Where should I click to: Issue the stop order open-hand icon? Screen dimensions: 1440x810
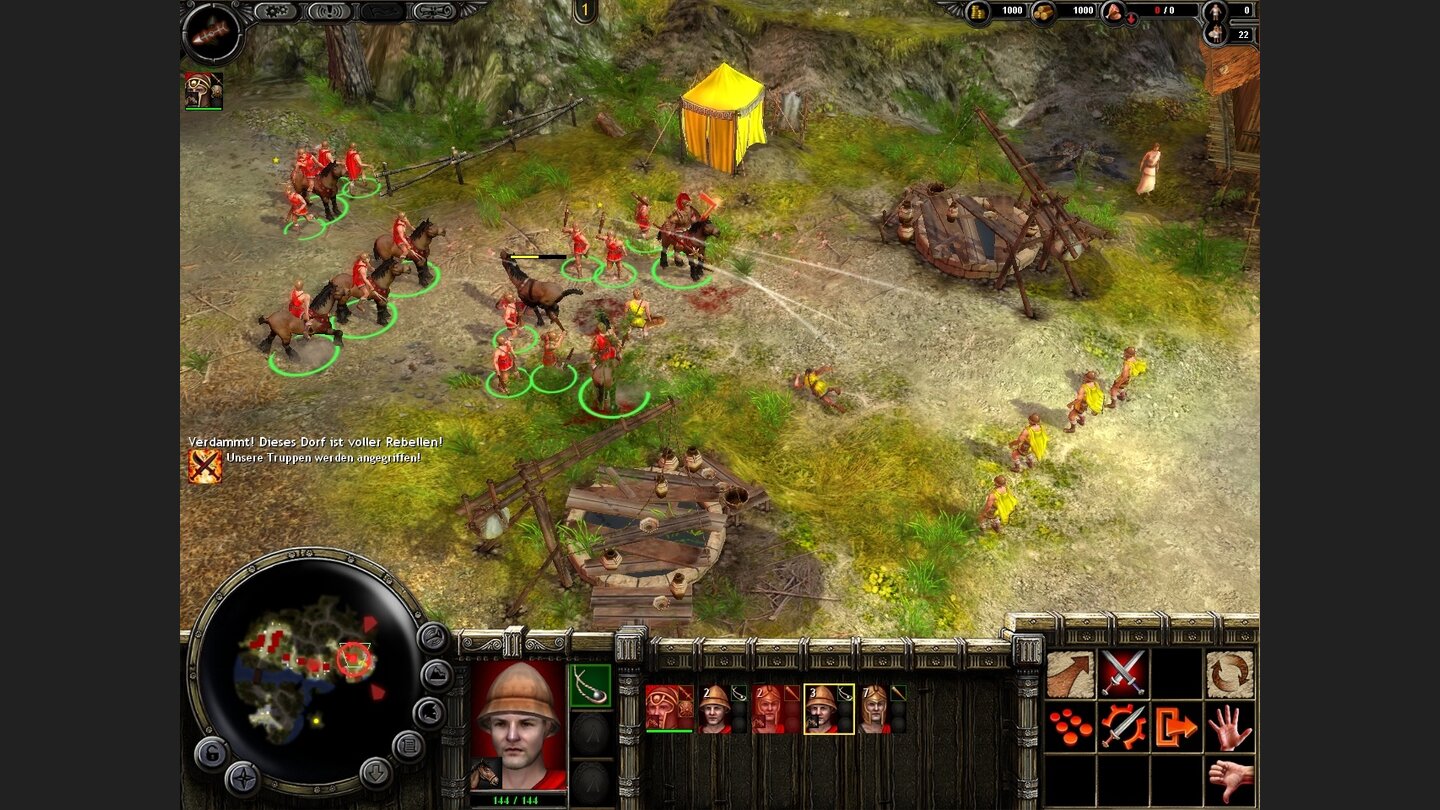pyautogui.click(x=1231, y=728)
